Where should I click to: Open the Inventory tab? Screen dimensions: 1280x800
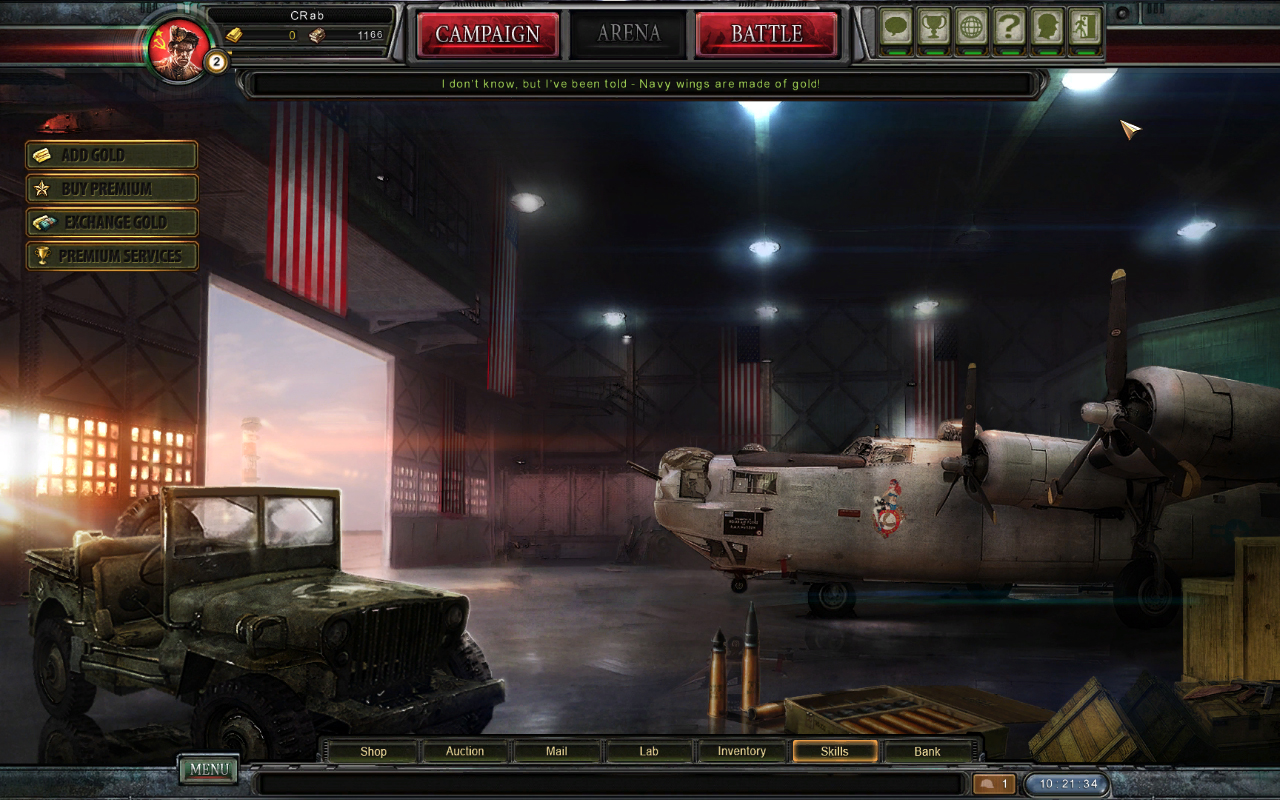(x=742, y=751)
